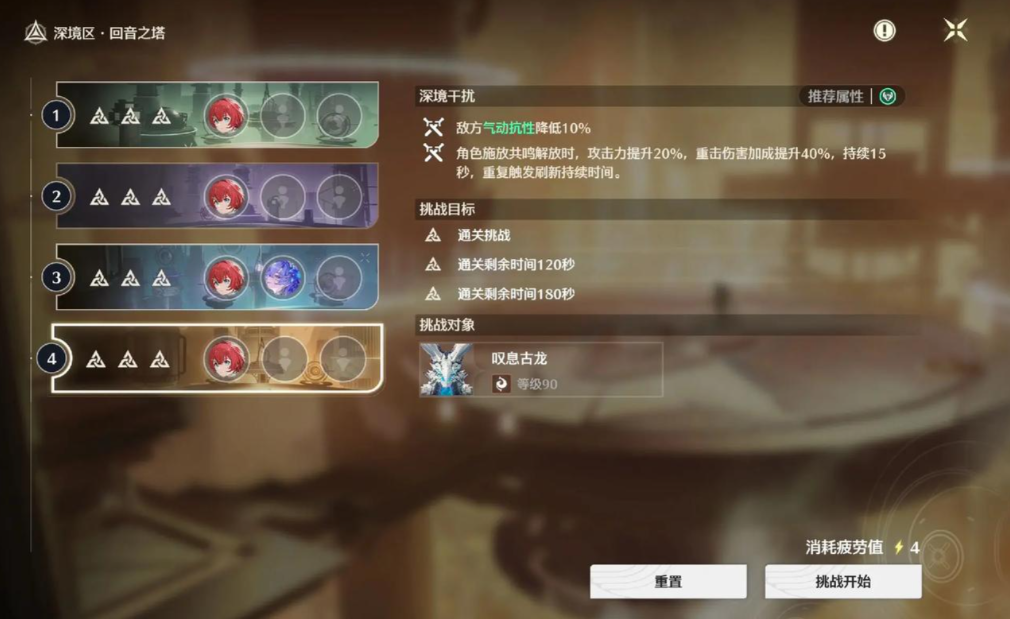1010x619 pixels.
Task: Select floor 1 stage row
Action: click(217, 115)
